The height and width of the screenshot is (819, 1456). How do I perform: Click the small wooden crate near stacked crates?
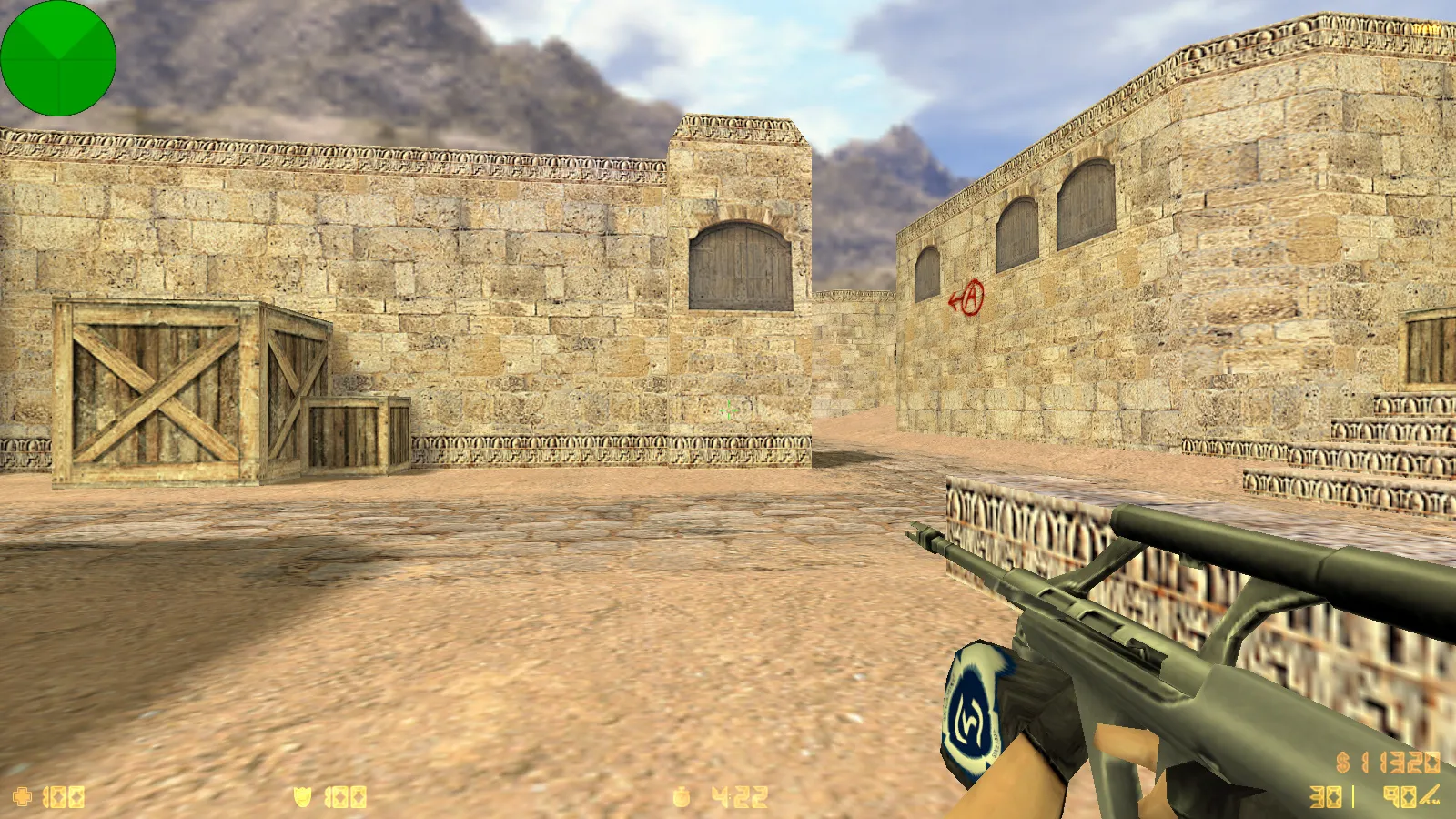point(358,437)
